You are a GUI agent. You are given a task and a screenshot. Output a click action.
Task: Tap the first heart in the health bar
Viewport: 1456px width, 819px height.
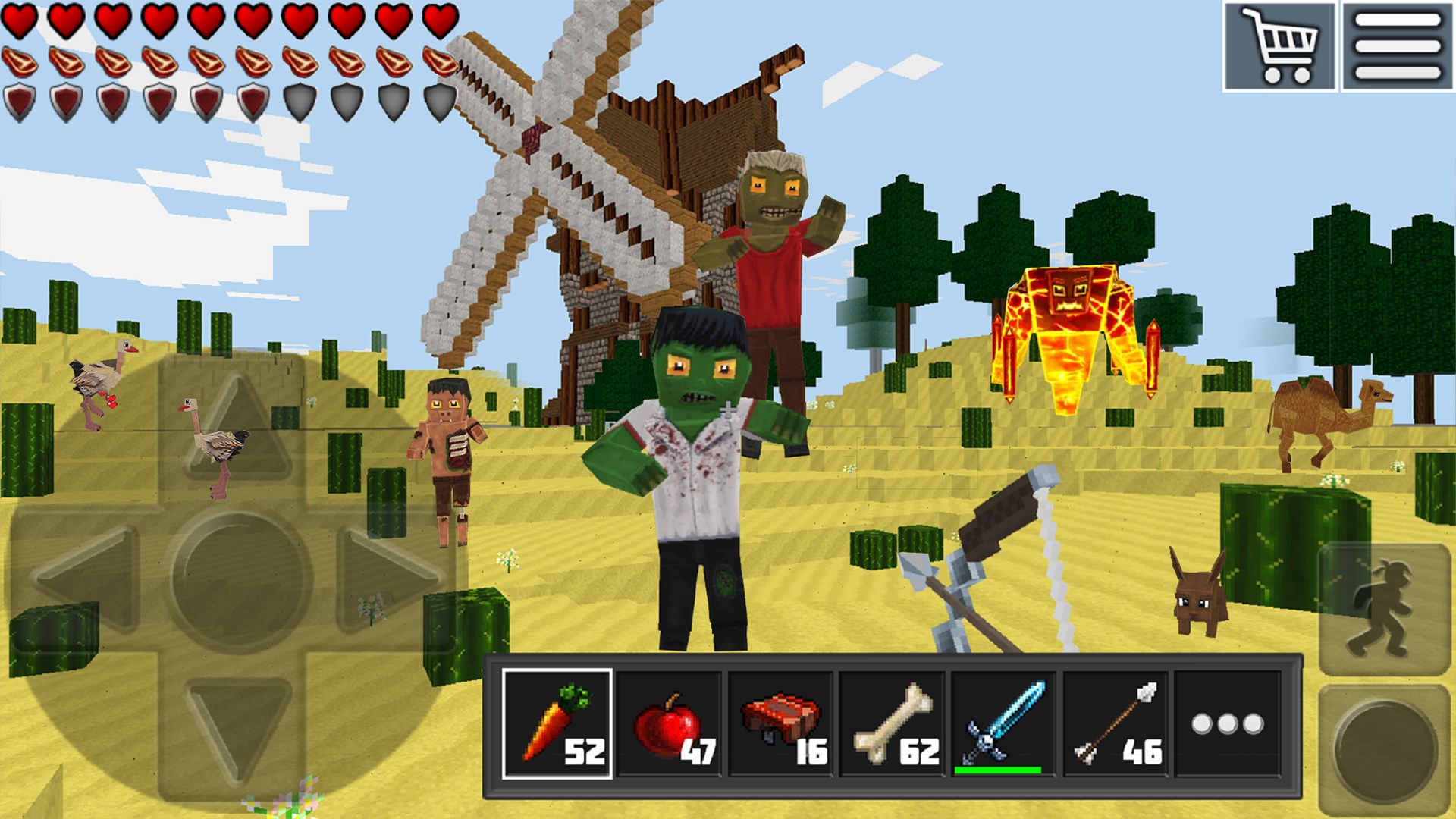click(x=20, y=20)
